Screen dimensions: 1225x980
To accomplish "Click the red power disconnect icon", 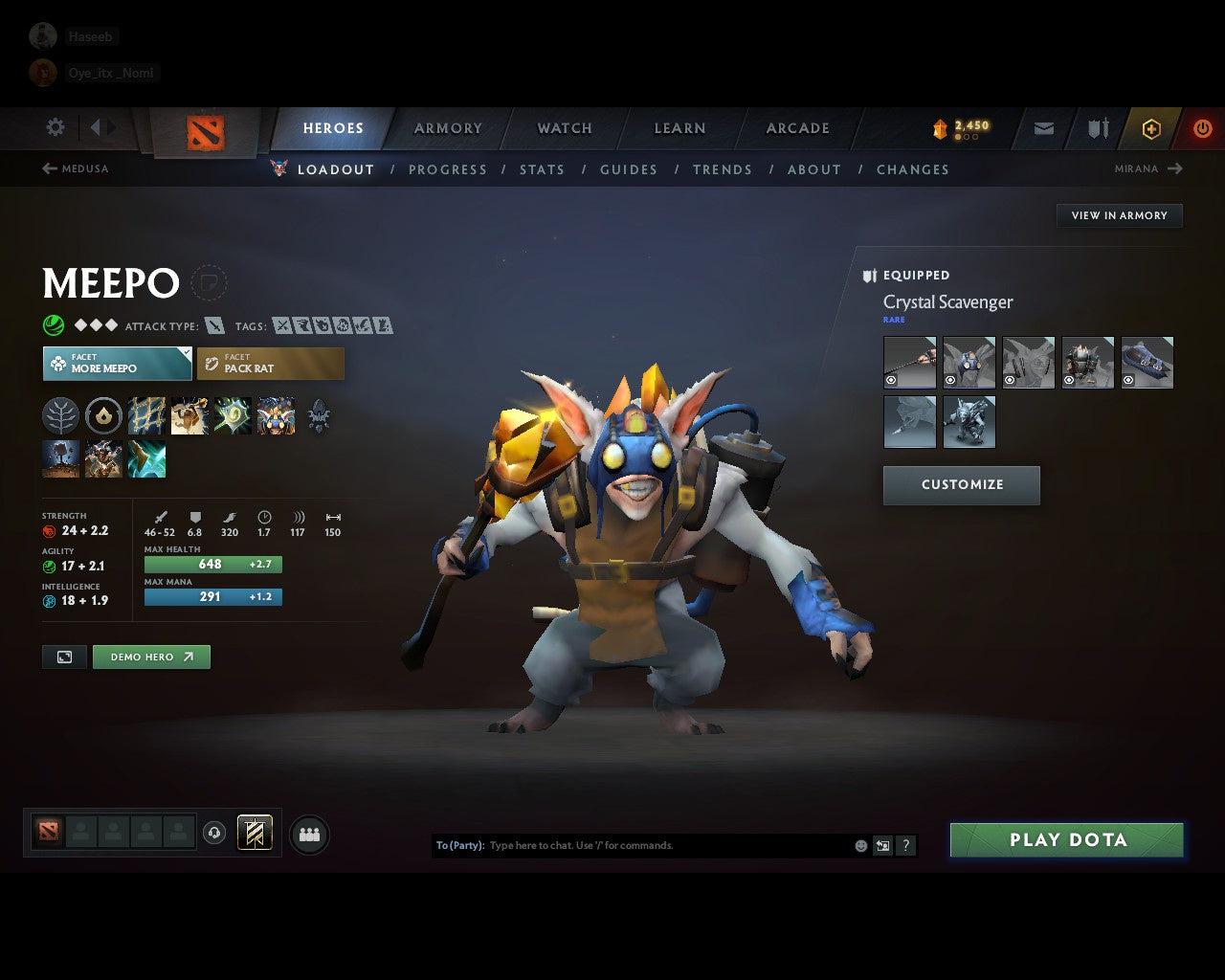I will pos(1203,128).
